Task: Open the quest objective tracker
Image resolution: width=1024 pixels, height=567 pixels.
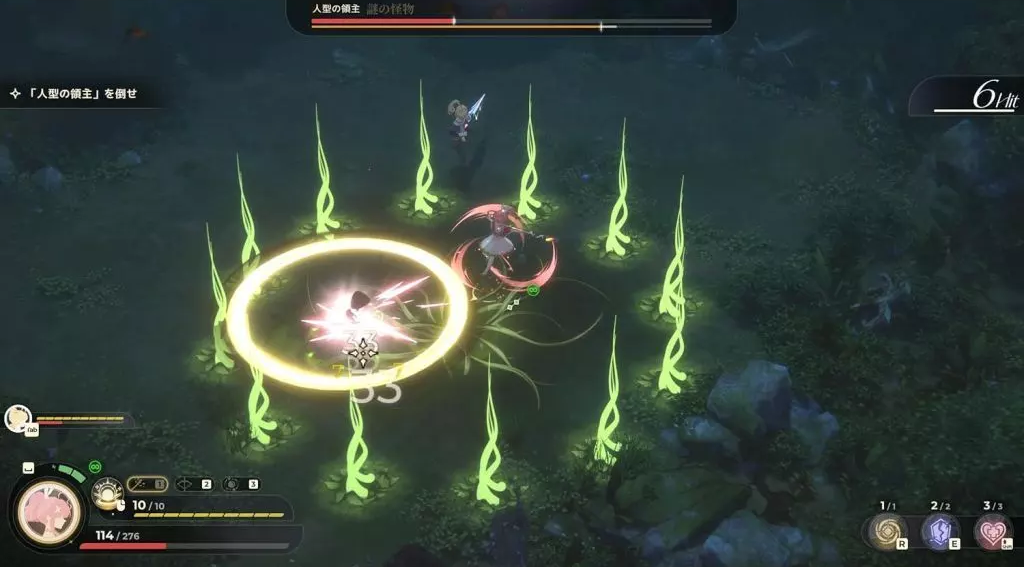Action: (x=73, y=94)
